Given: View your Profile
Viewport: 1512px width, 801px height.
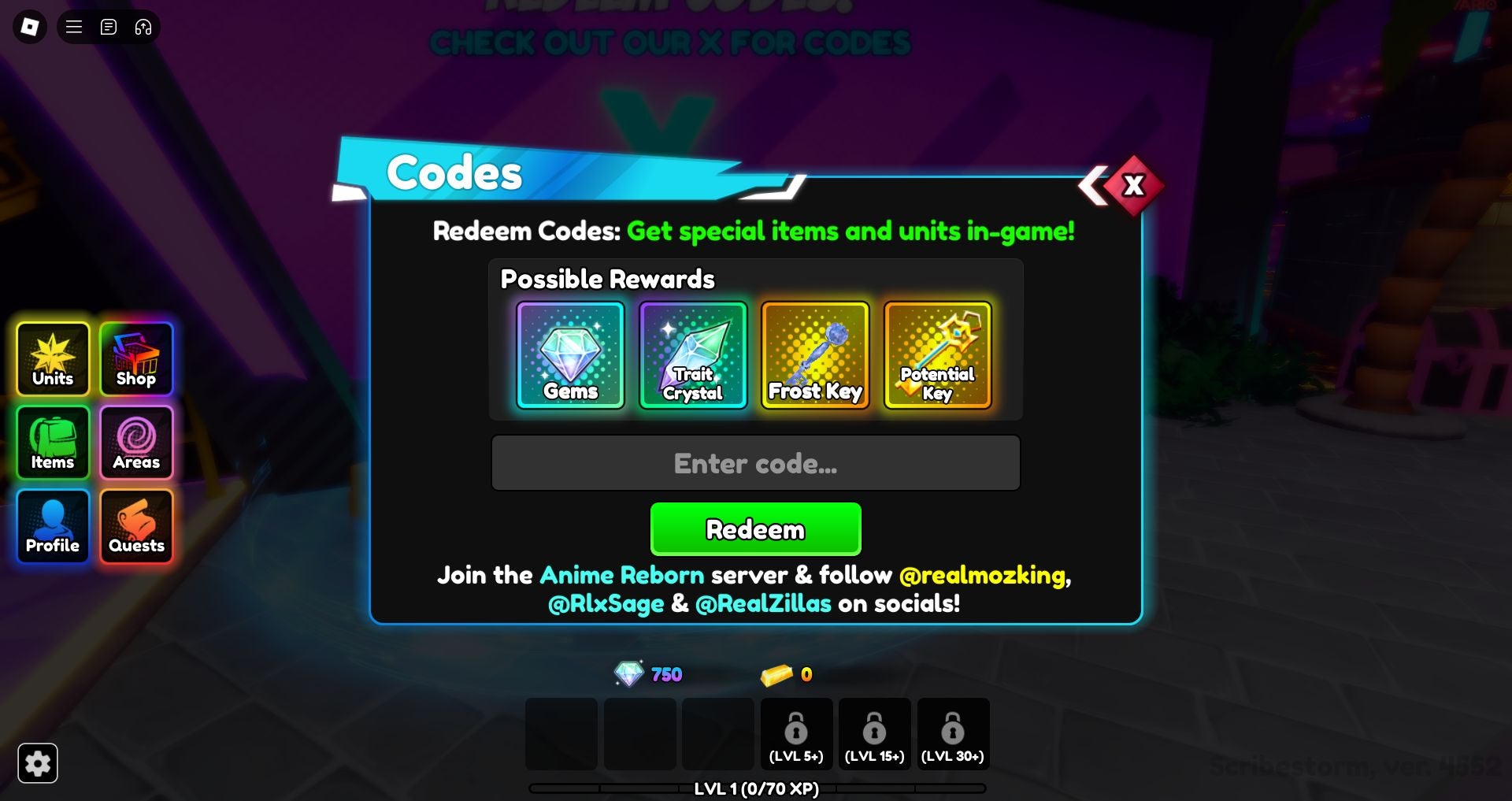Looking at the screenshot, I should tap(52, 526).
